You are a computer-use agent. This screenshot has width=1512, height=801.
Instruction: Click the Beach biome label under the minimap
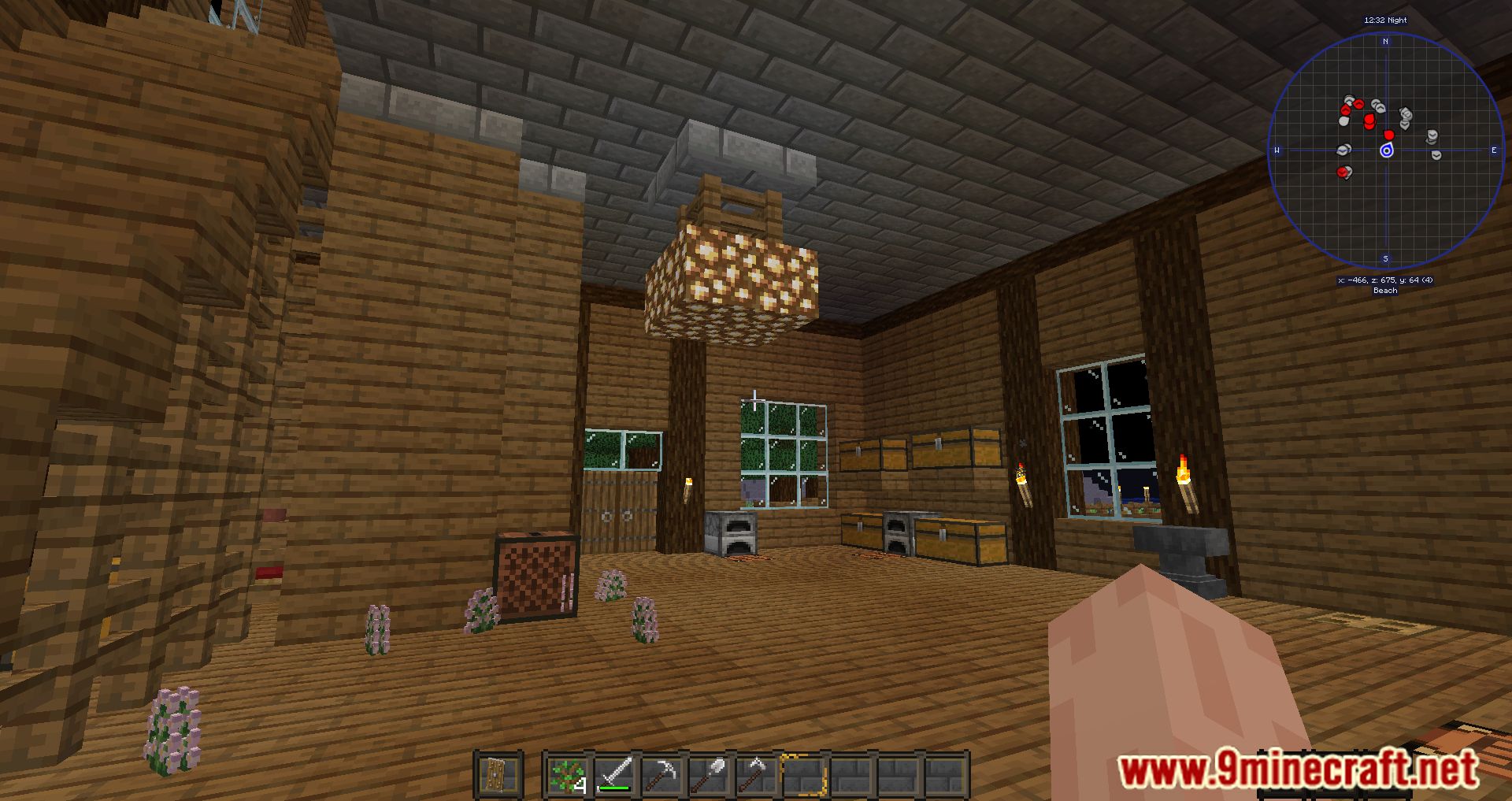click(x=1385, y=291)
